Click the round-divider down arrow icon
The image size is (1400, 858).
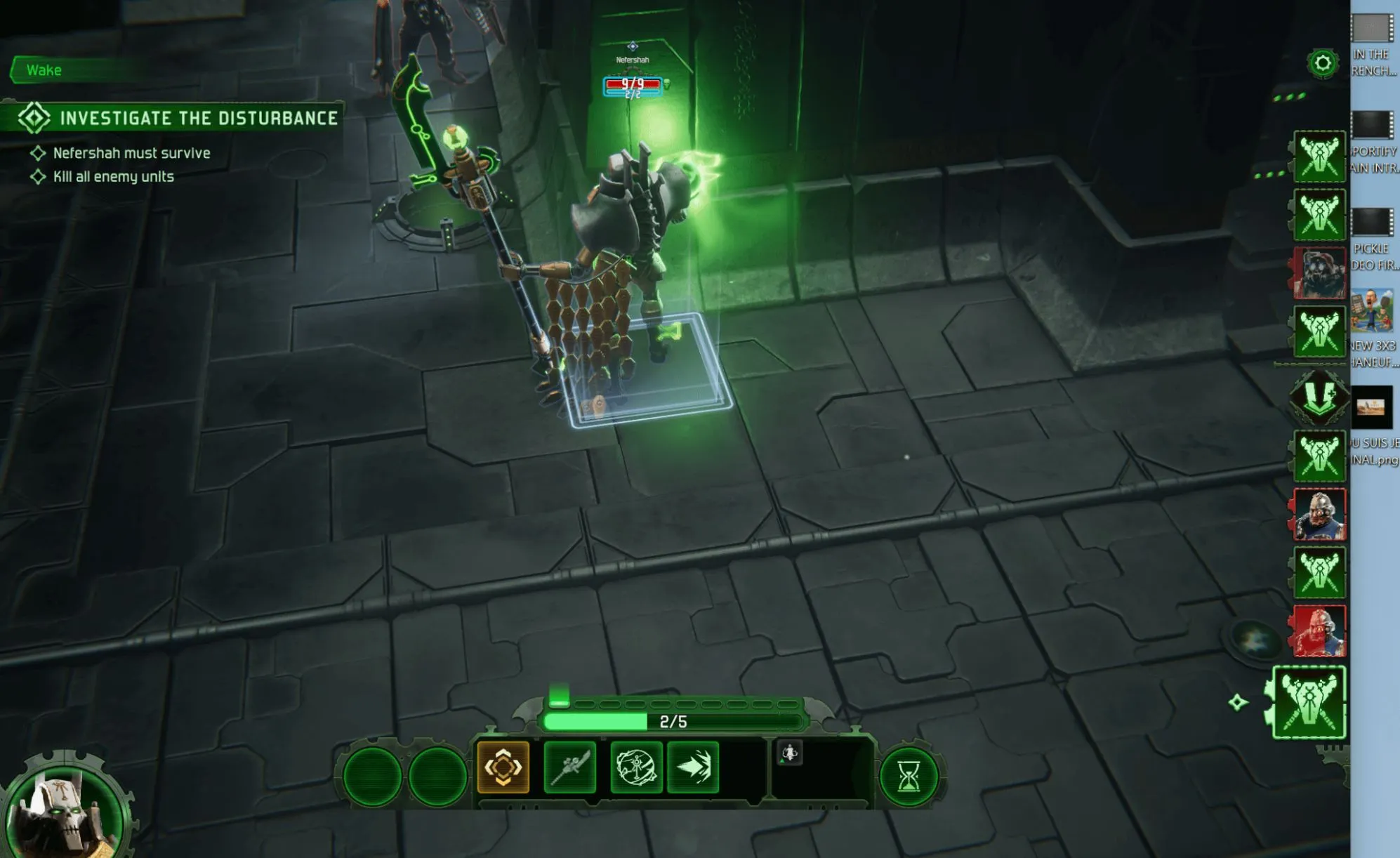1319,397
